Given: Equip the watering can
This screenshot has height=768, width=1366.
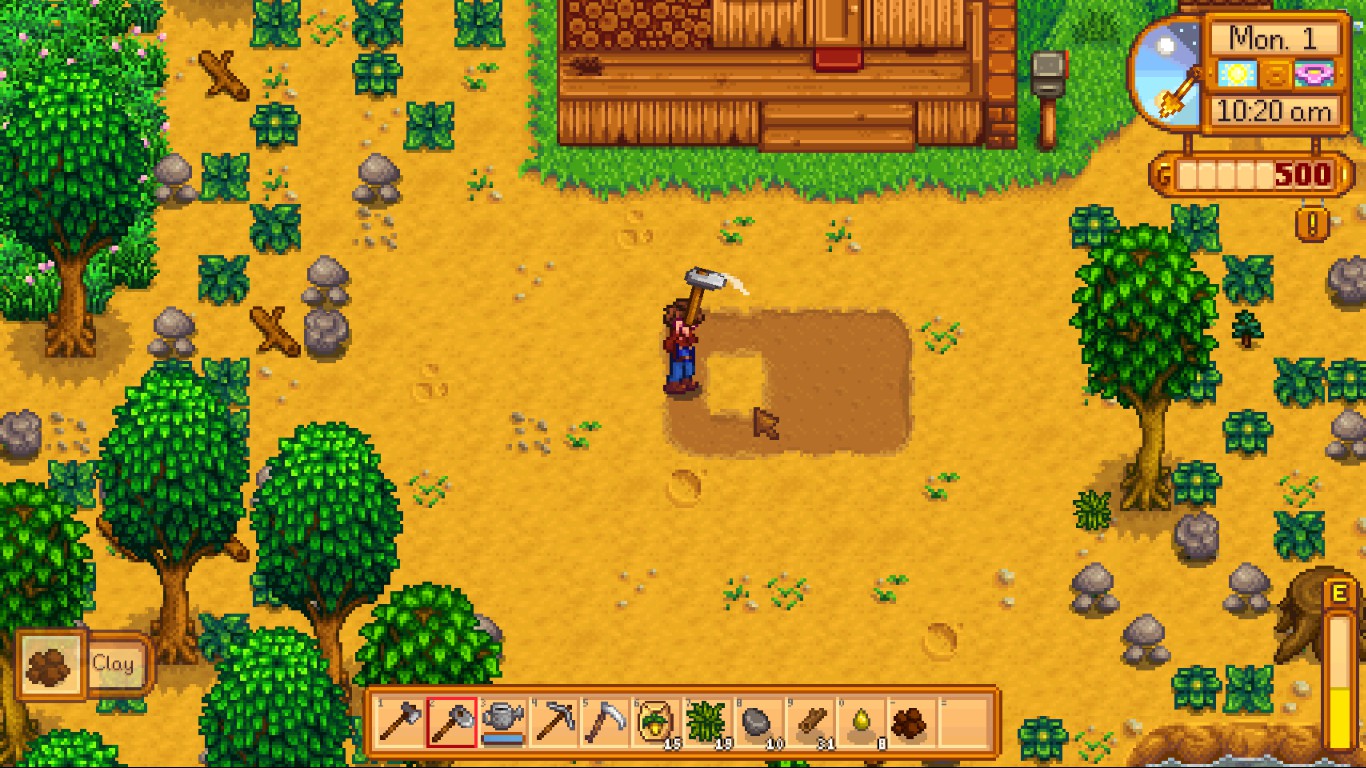Looking at the screenshot, I should [503, 722].
